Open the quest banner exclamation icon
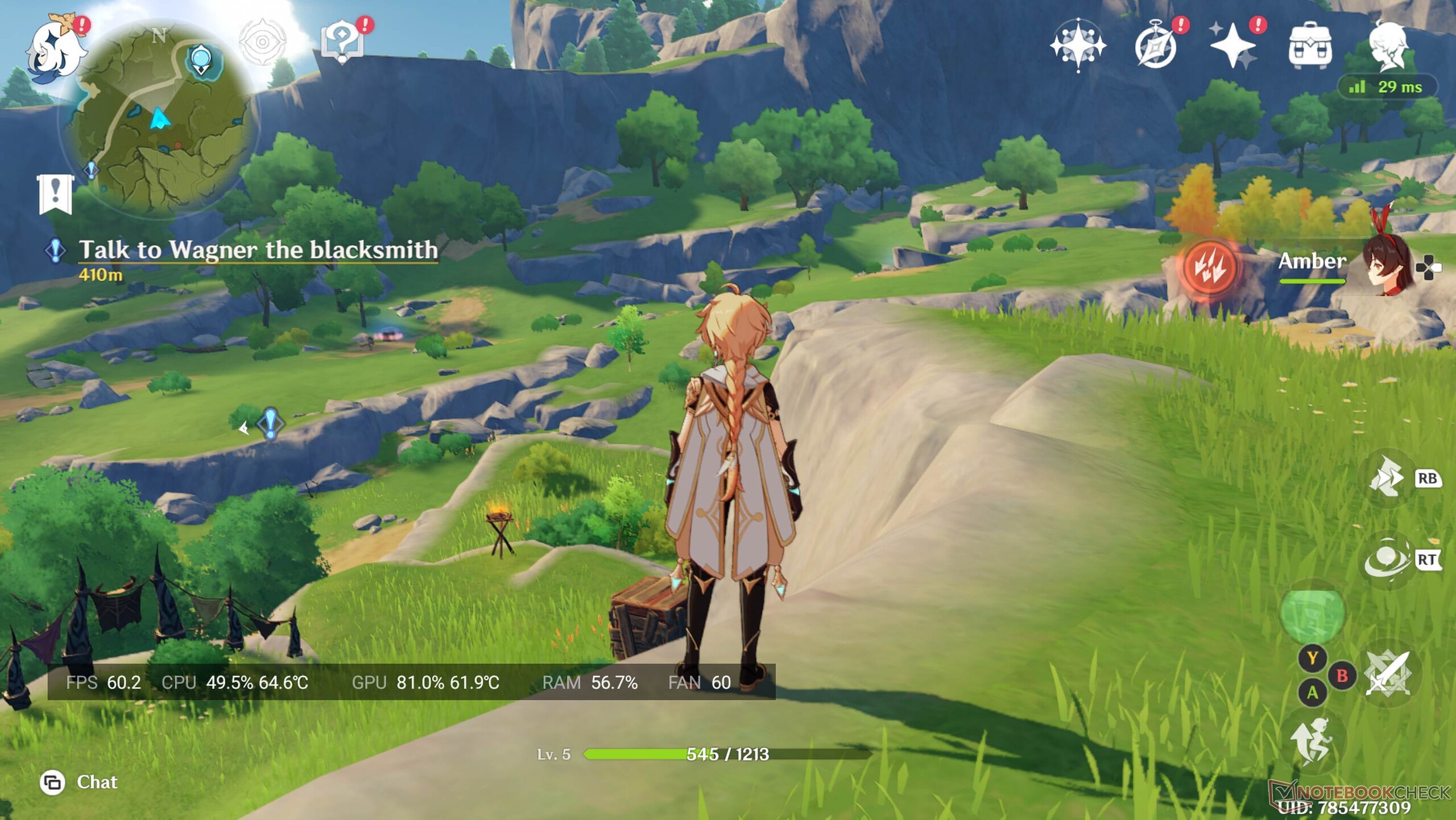The width and height of the screenshot is (1456, 820). (55, 193)
